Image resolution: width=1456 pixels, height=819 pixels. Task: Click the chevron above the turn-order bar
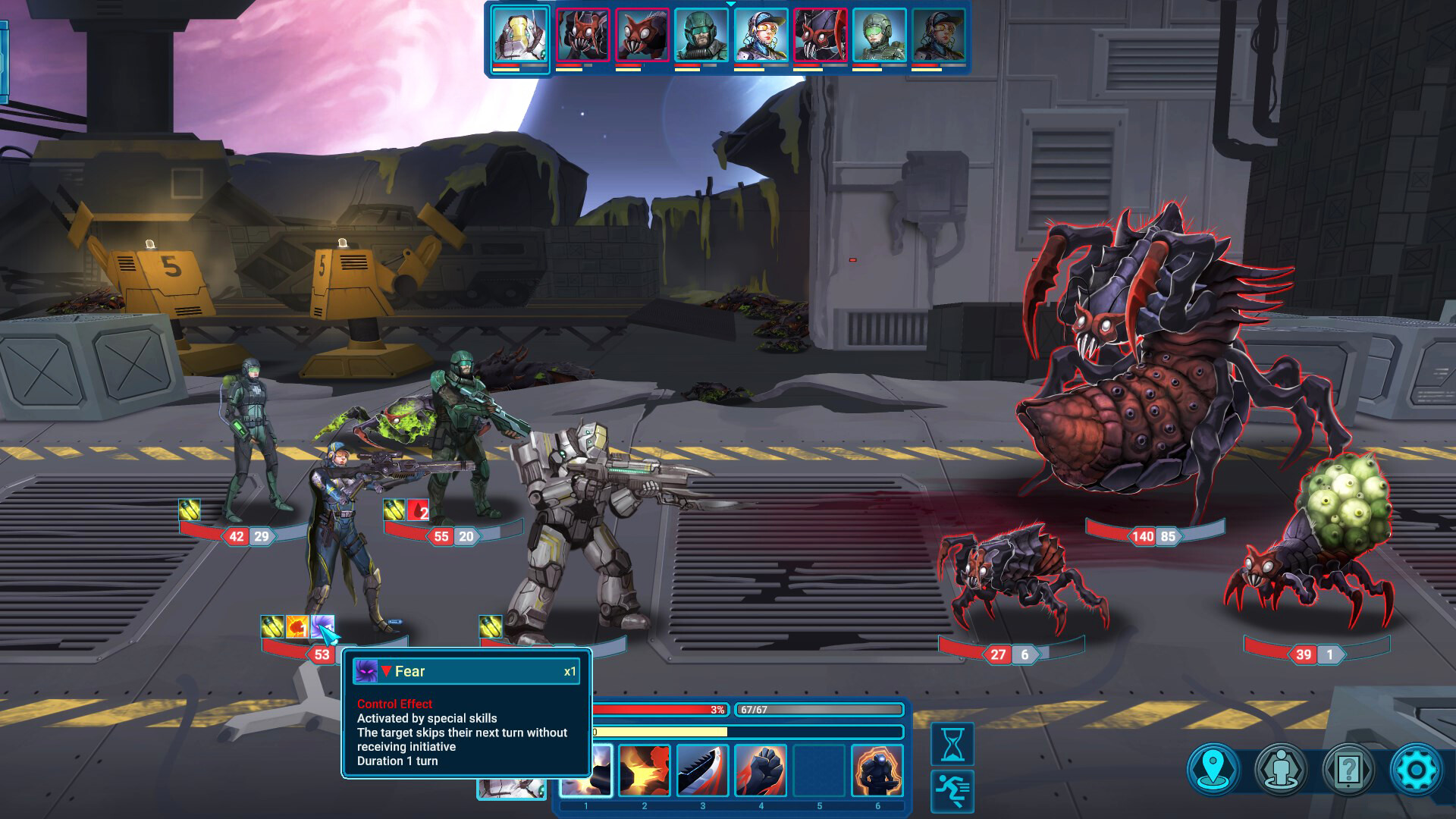pos(730,5)
